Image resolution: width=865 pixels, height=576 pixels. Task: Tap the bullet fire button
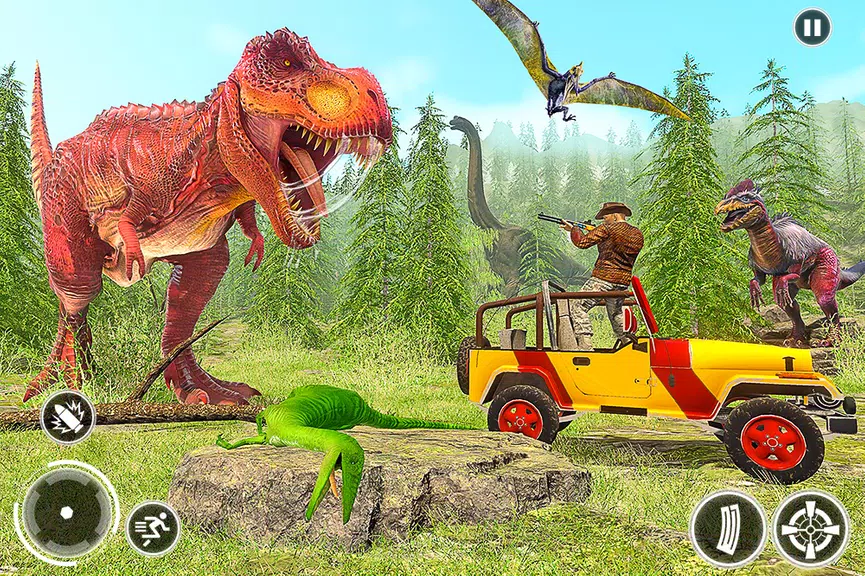[68, 417]
